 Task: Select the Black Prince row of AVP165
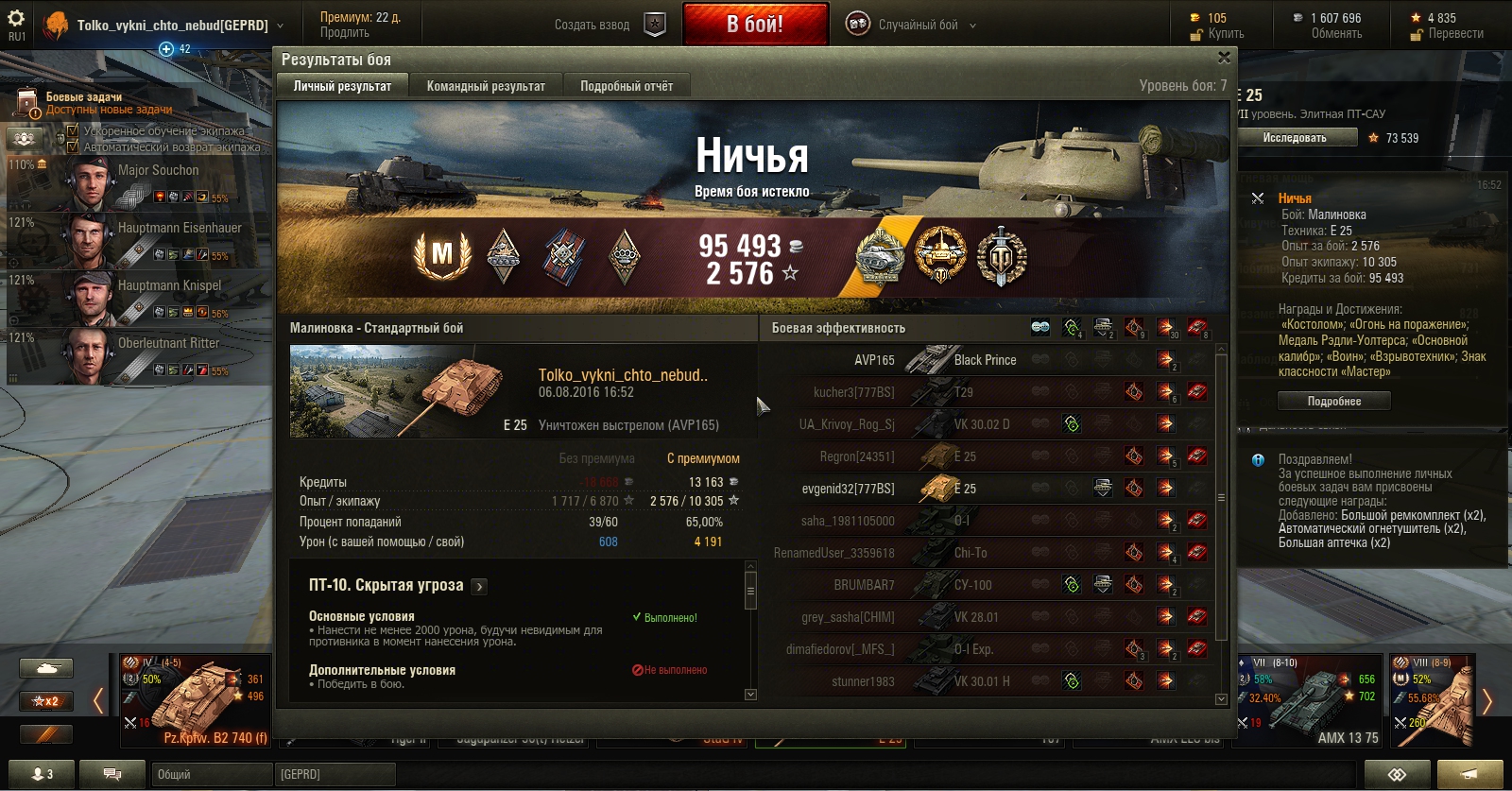pyautogui.click(x=983, y=360)
